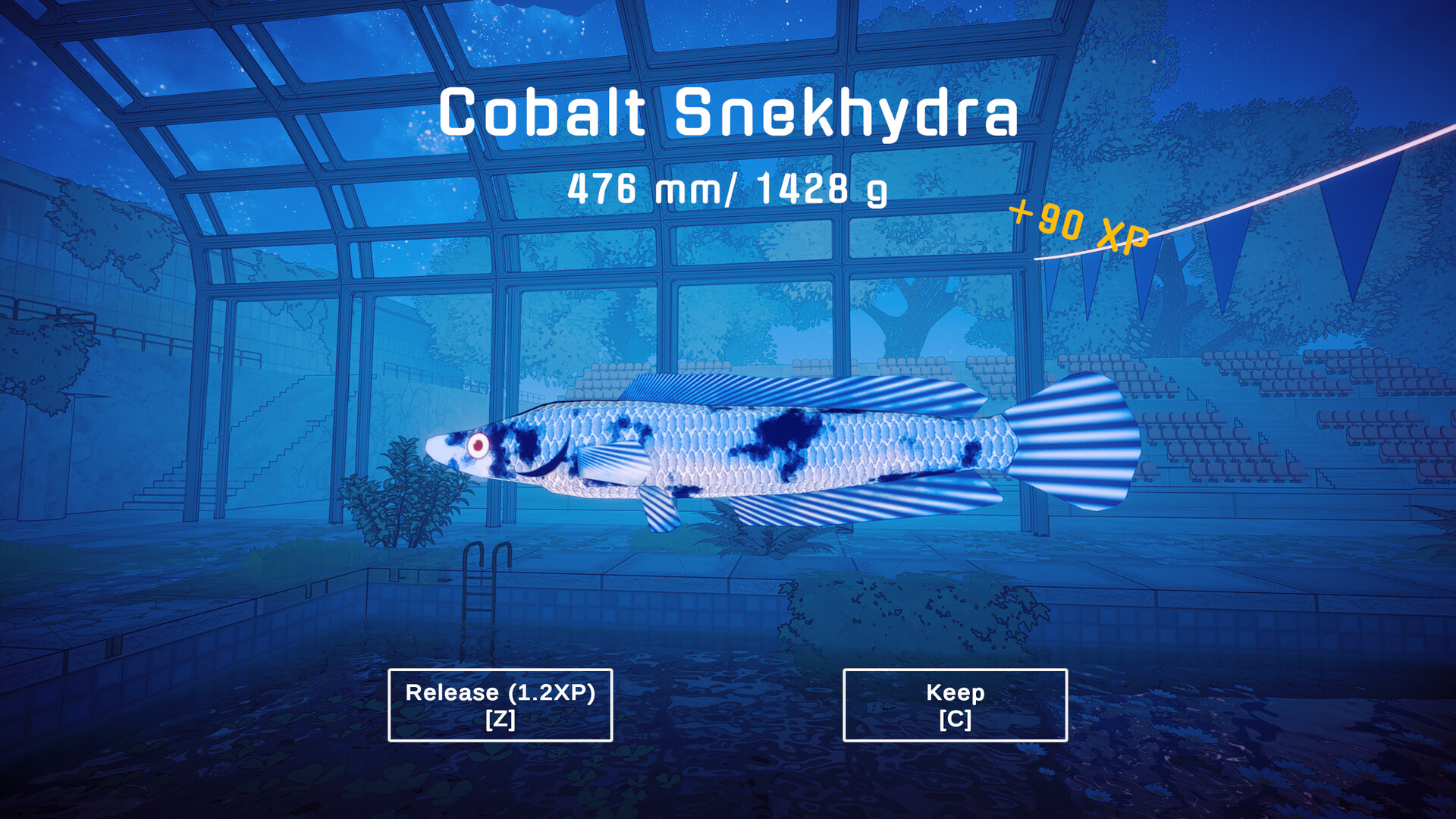
Task: Click the fish's snout
Action: (436, 447)
